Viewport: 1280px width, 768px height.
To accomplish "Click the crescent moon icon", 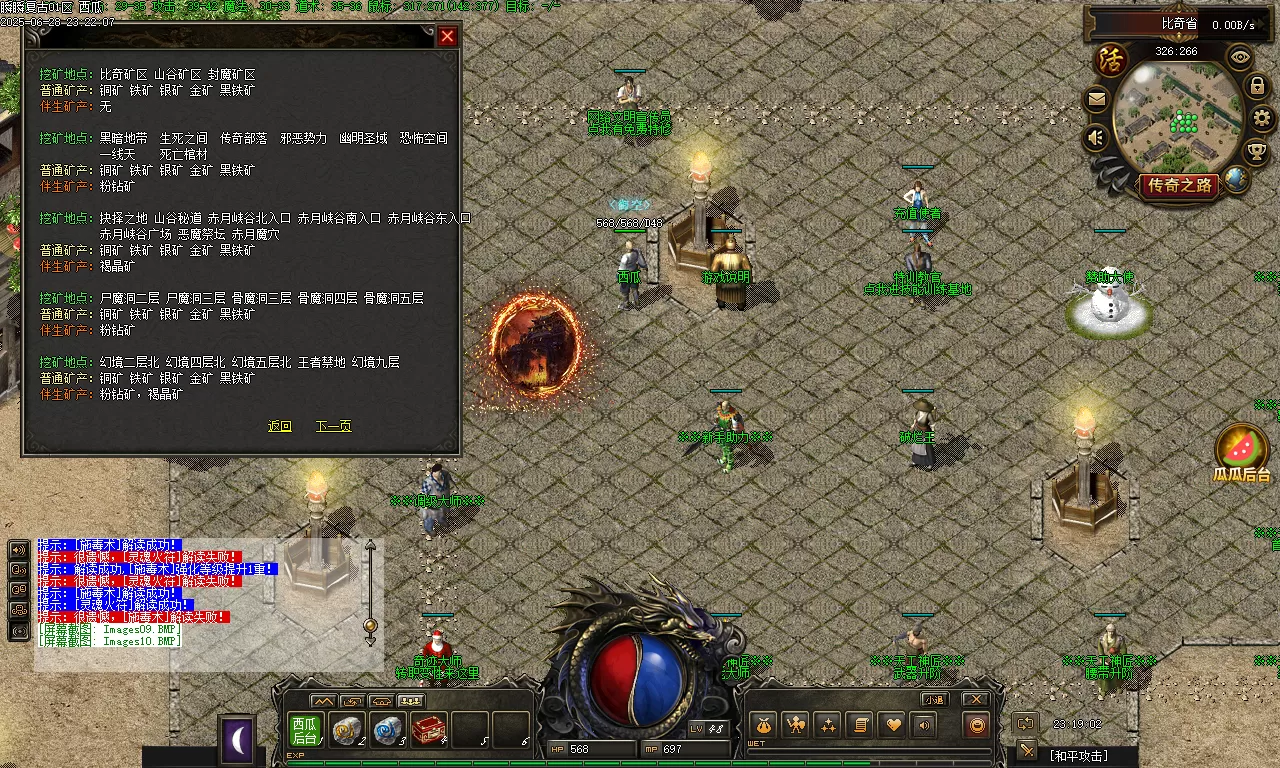I will click(238, 740).
